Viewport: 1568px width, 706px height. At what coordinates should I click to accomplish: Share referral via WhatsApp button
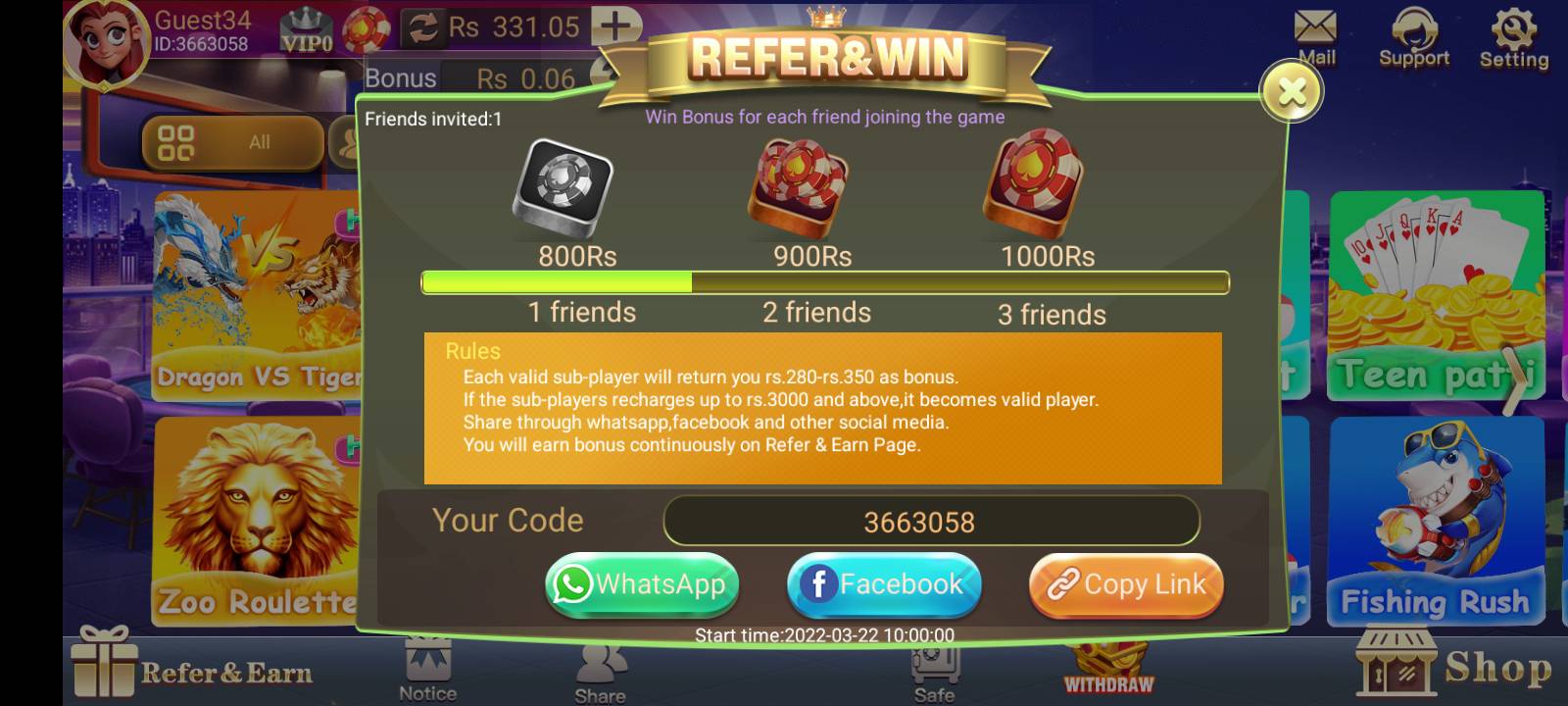[642, 584]
